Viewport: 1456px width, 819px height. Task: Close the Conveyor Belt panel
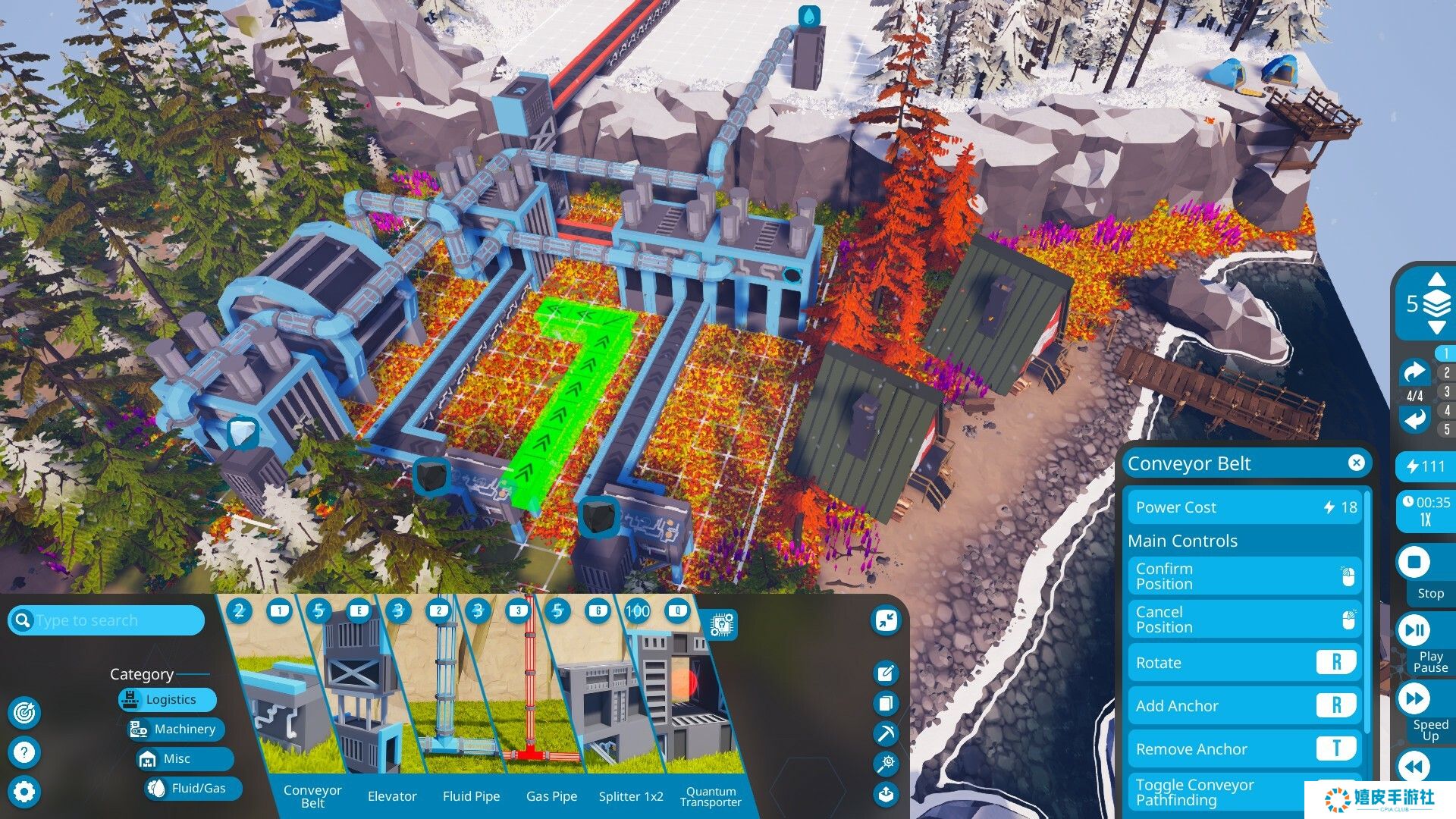1357,463
